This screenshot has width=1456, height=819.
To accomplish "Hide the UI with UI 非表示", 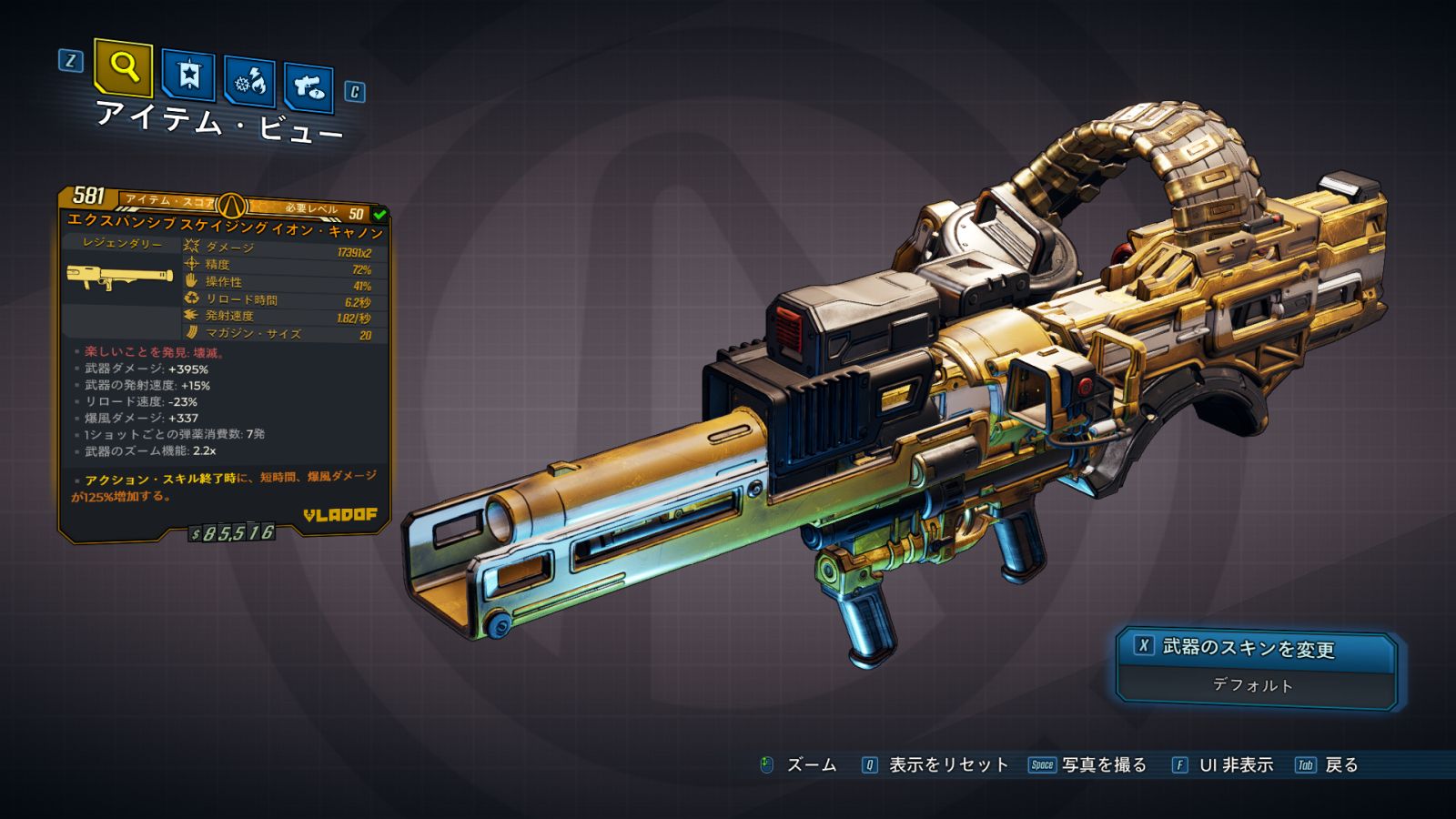I will [x=1224, y=765].
